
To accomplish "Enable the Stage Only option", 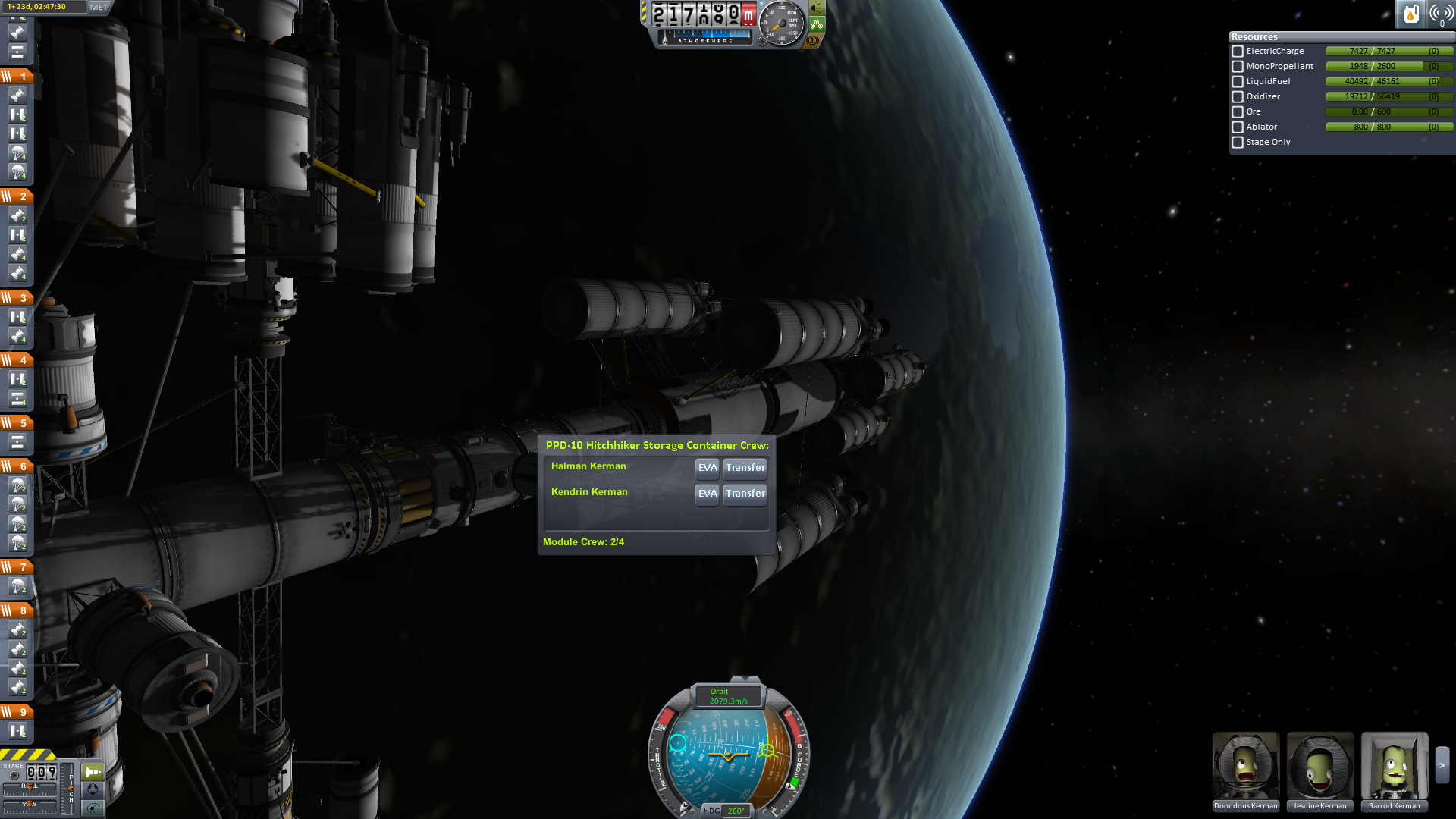I will pyautogui.click(x=1238, y=143).
